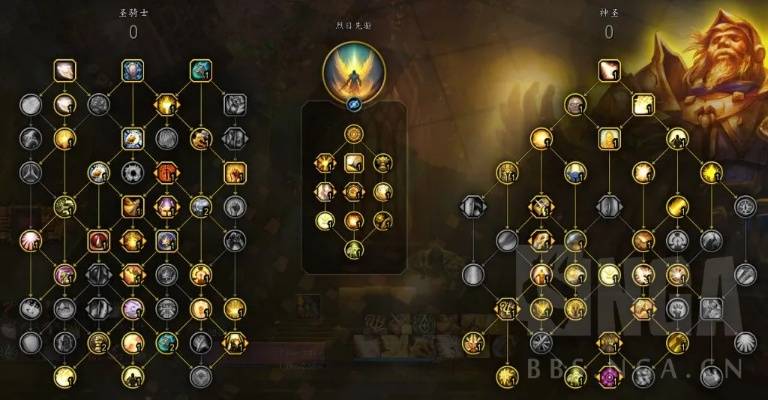The height and width of the screenshot is (400, 768).
Task: Select the winged Herald of the Sun hero portrait
Action: [353, 72]
